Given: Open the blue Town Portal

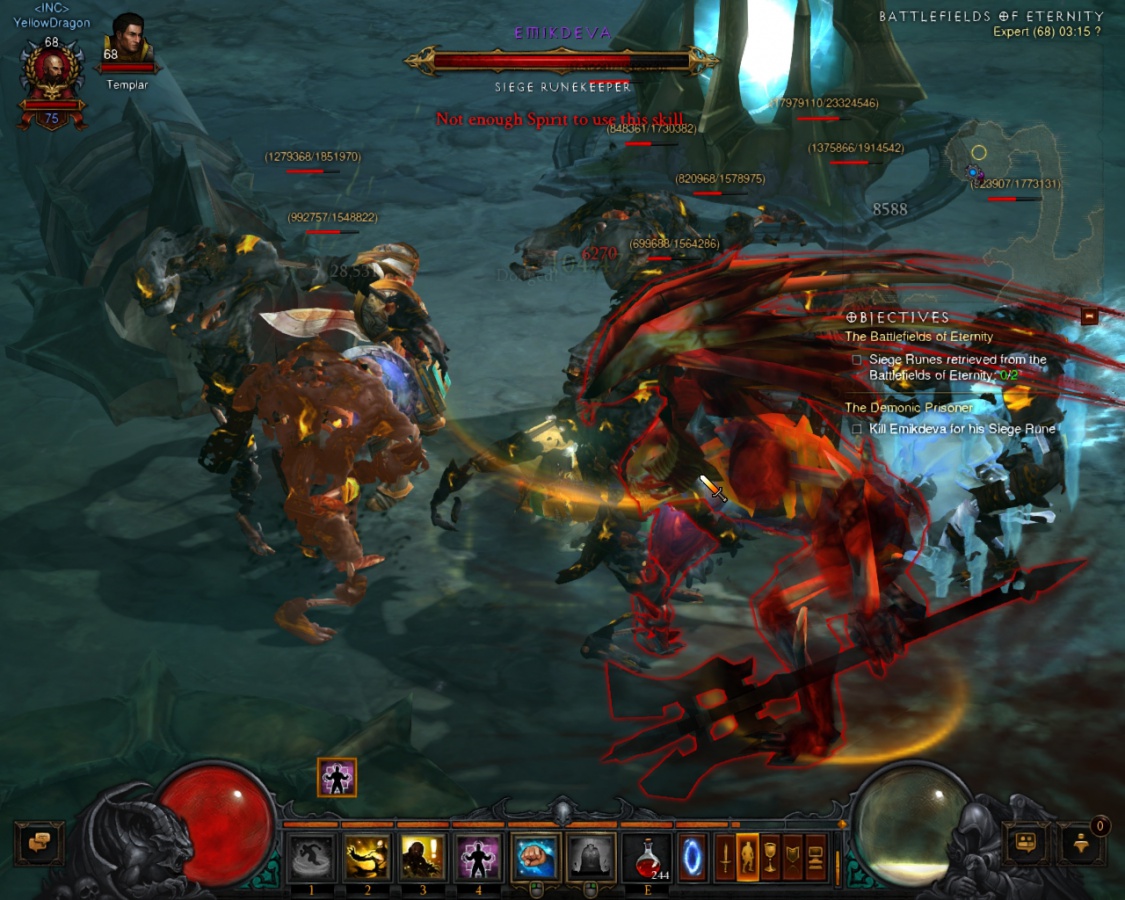Looking at the screenshot, I should coord(693,857).
